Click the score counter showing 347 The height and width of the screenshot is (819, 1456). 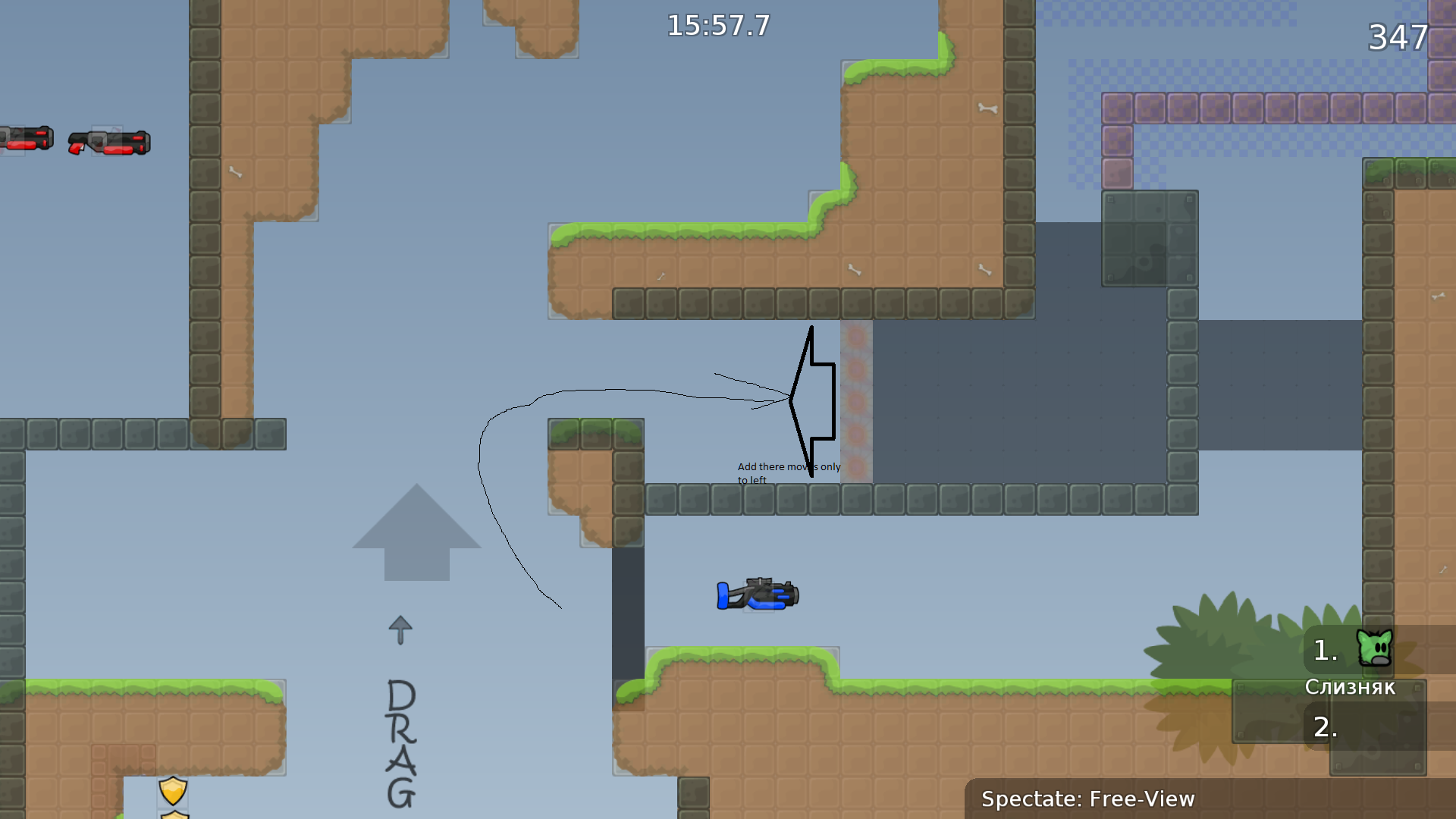[x=1398, y=38]
